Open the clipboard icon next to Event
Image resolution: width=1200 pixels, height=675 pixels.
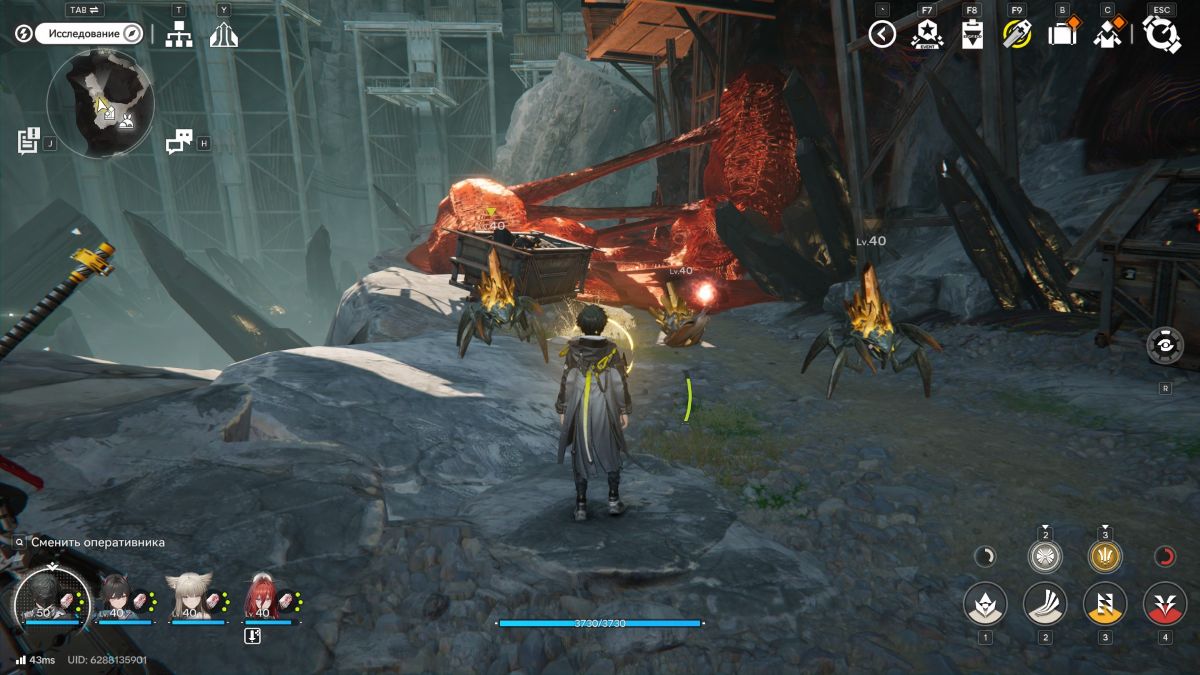coord(972,35)
